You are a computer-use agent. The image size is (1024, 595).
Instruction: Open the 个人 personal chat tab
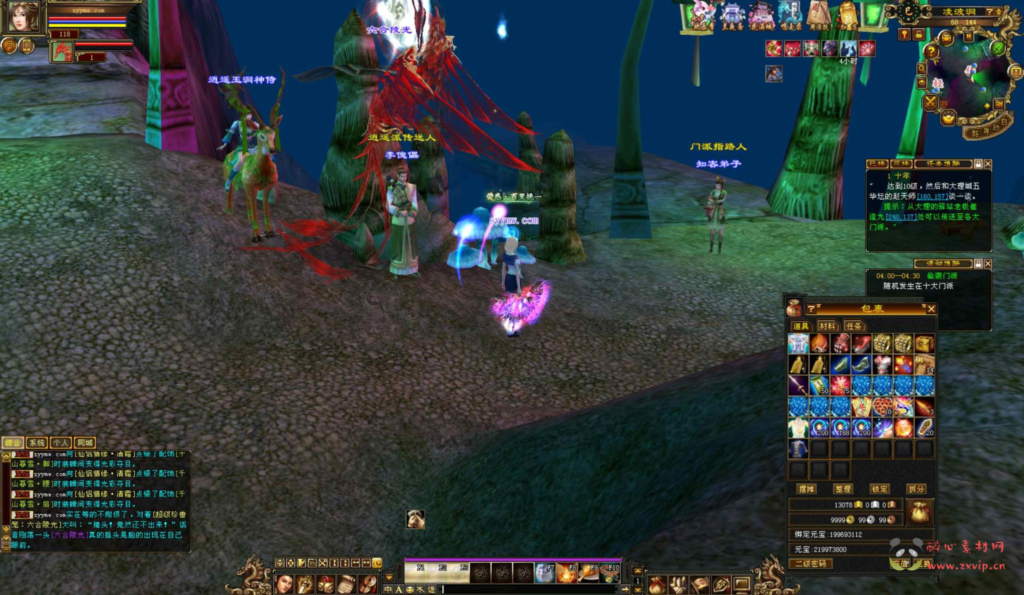pyautogui.click(x=60, y=442)
